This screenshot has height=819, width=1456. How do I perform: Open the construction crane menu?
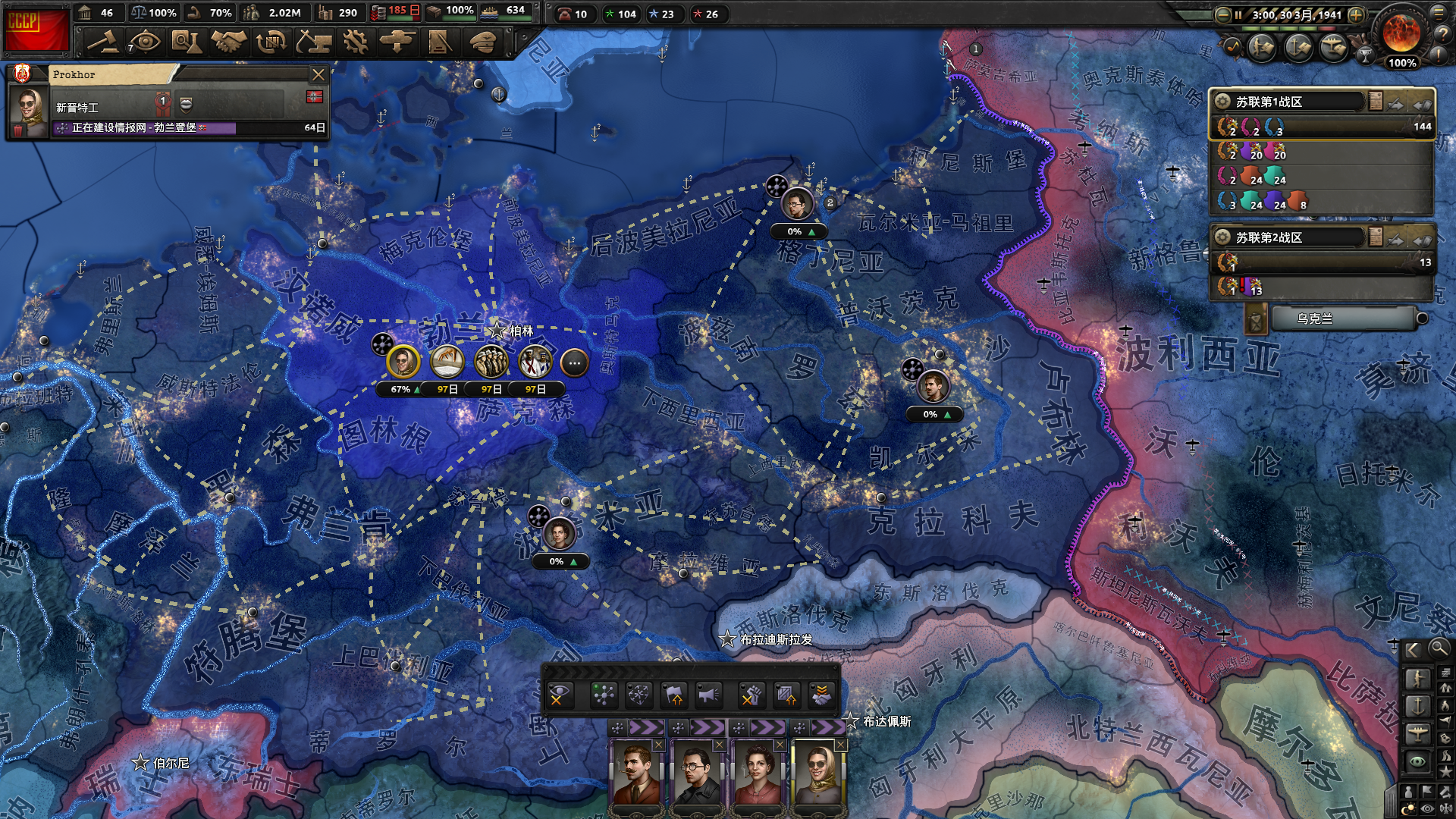[313, 42]
